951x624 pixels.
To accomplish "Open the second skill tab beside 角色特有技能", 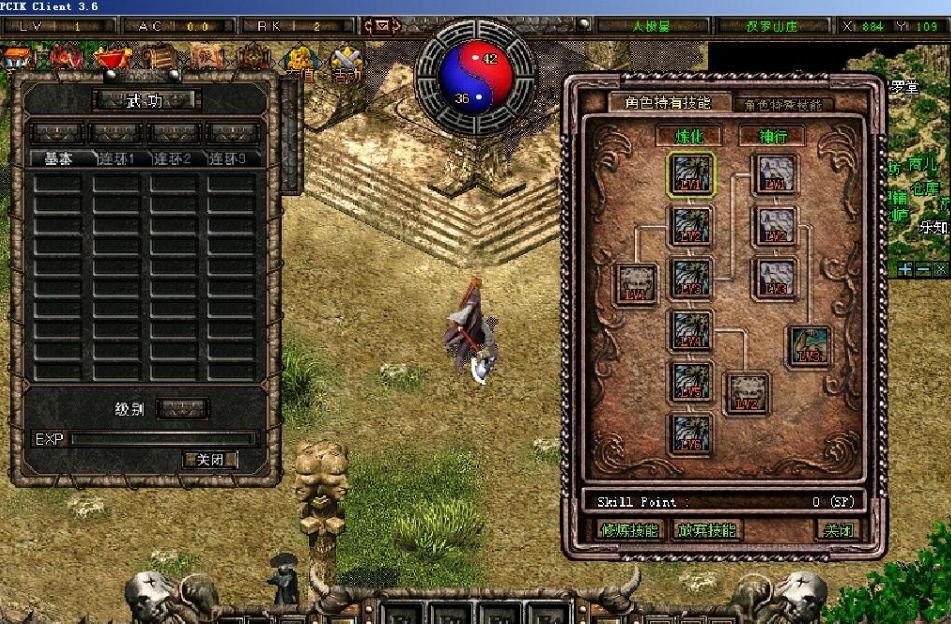I will (786, 104).
